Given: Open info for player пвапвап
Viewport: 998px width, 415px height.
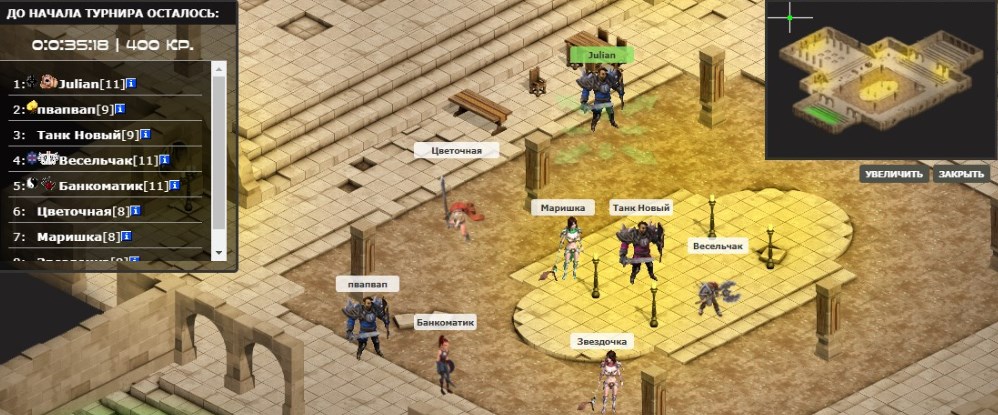Looking at the screenshot, I should [x=121, y=108].
